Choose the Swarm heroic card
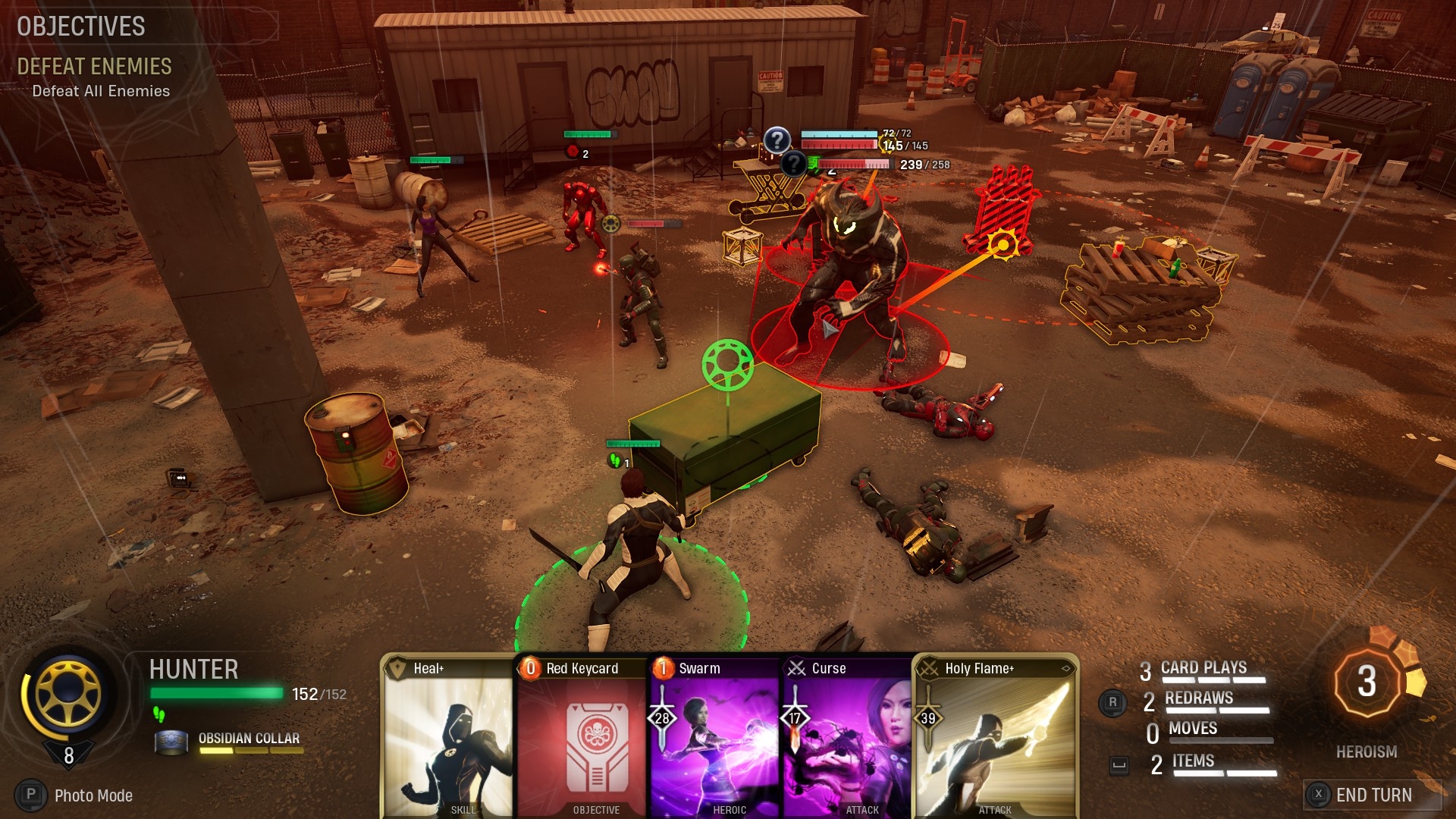Viewport: 1456px width, 819px height. [715, 736]
